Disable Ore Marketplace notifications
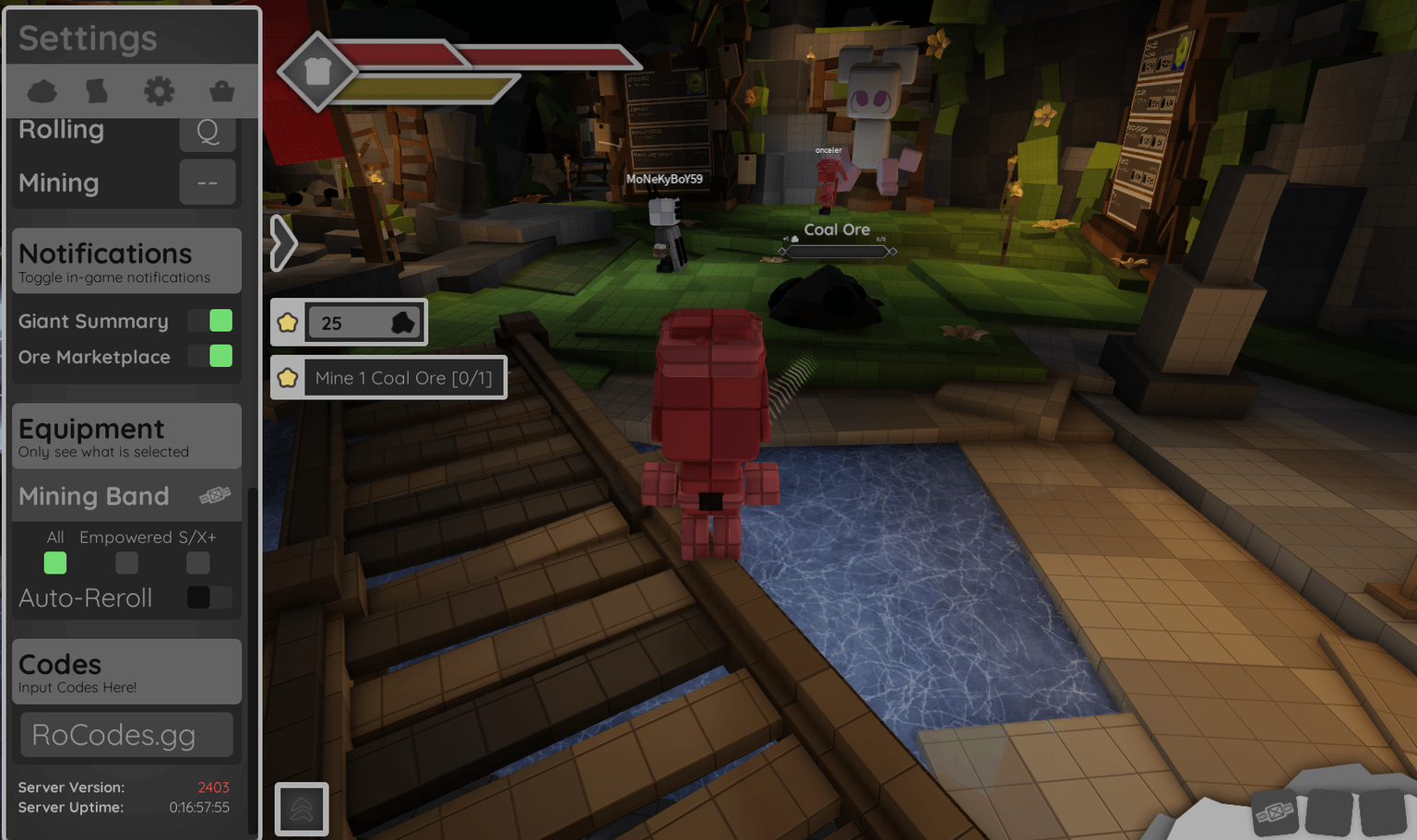The height and width of the screenshot is (840, 1417). (x=210, y=356)
